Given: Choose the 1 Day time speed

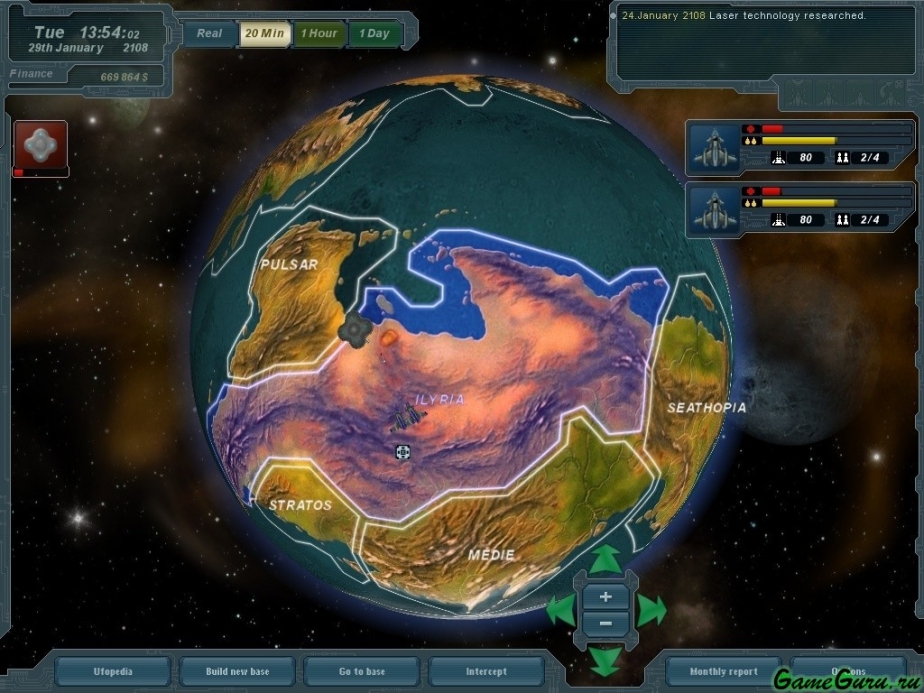Looking at the screenshot, I should (x=374, y=33).
